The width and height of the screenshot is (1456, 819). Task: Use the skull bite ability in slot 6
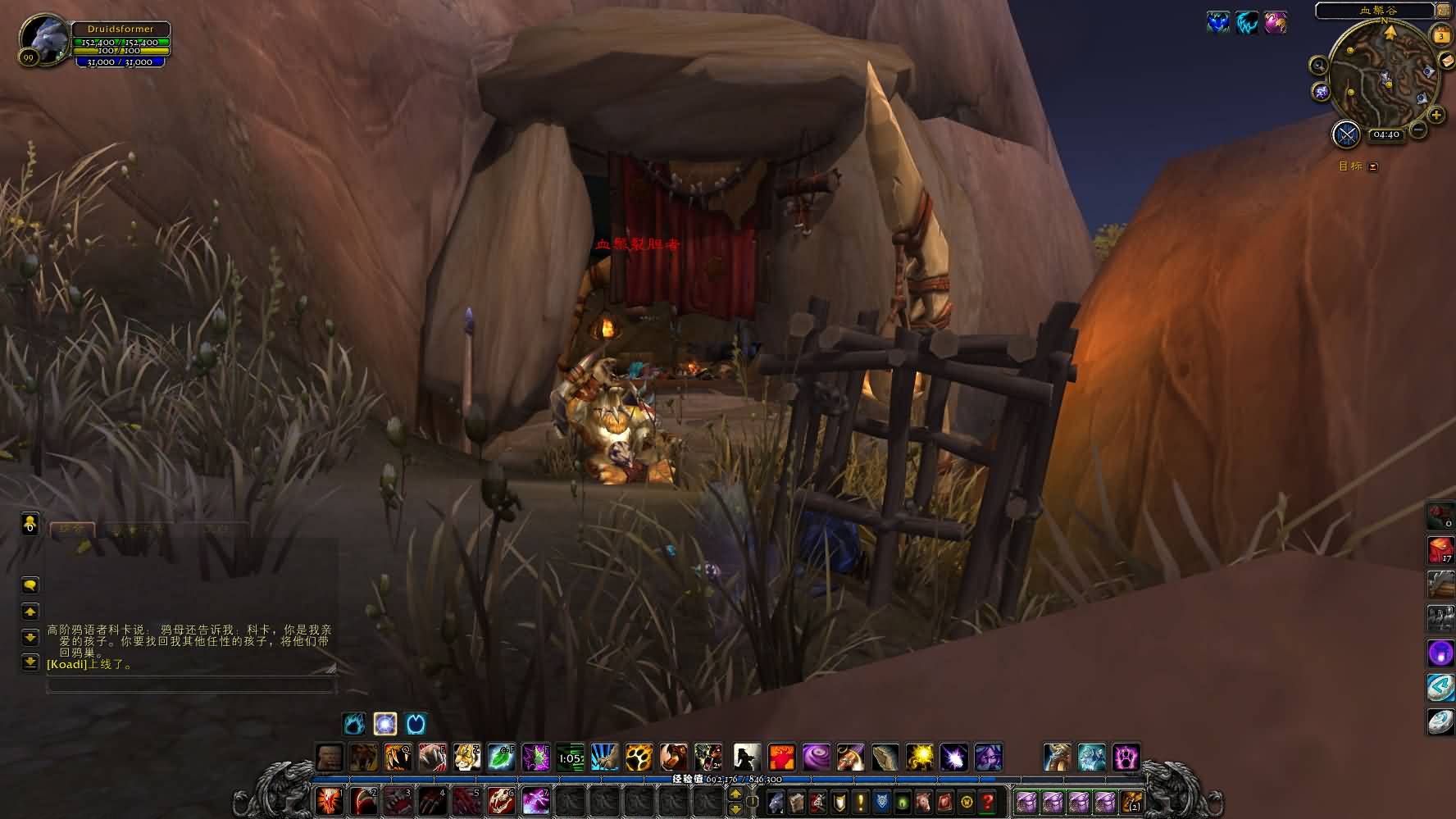pyautogui.click(x=500, y=801)
